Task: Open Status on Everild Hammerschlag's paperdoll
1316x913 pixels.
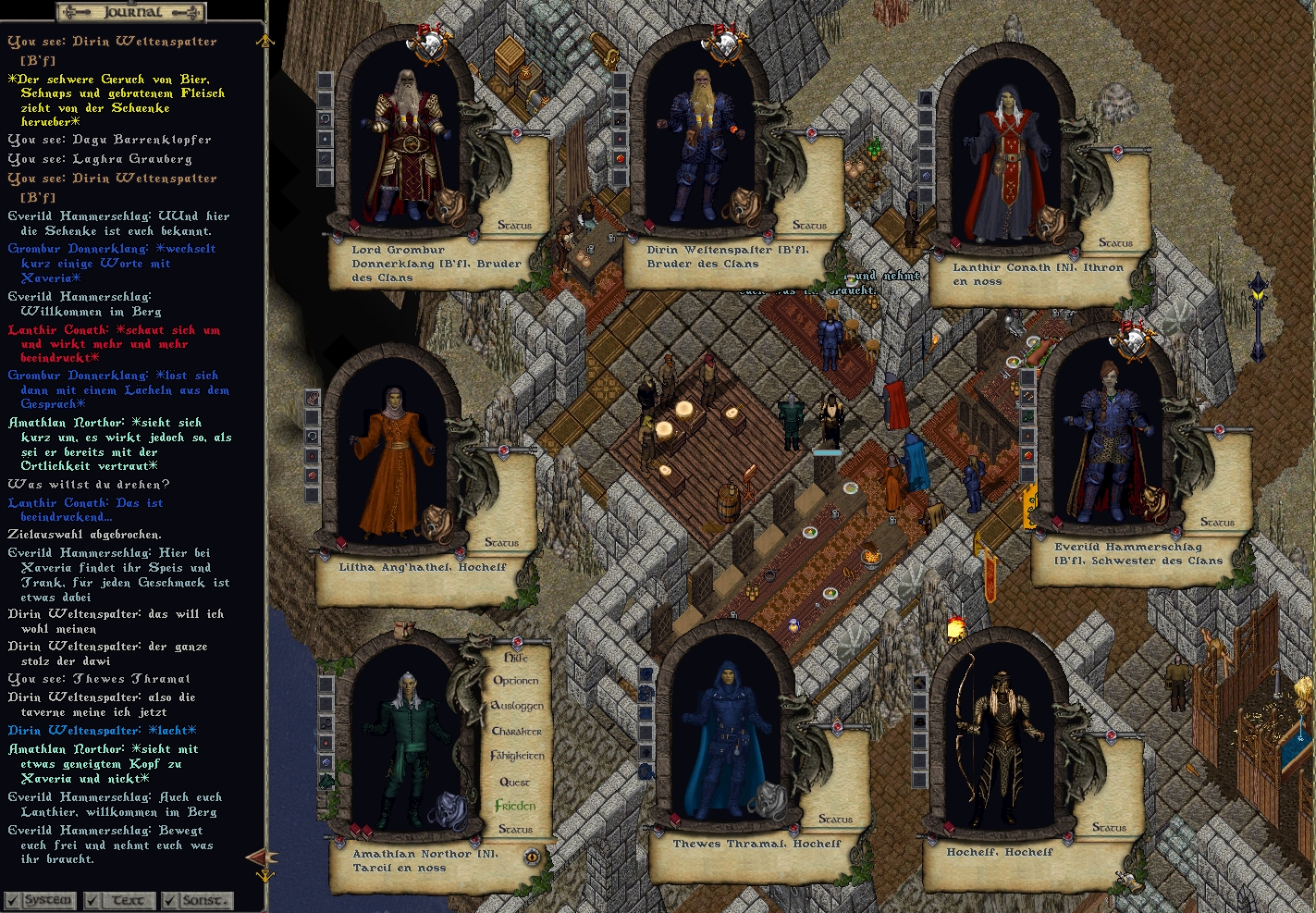Action: tap(1217, 523)
